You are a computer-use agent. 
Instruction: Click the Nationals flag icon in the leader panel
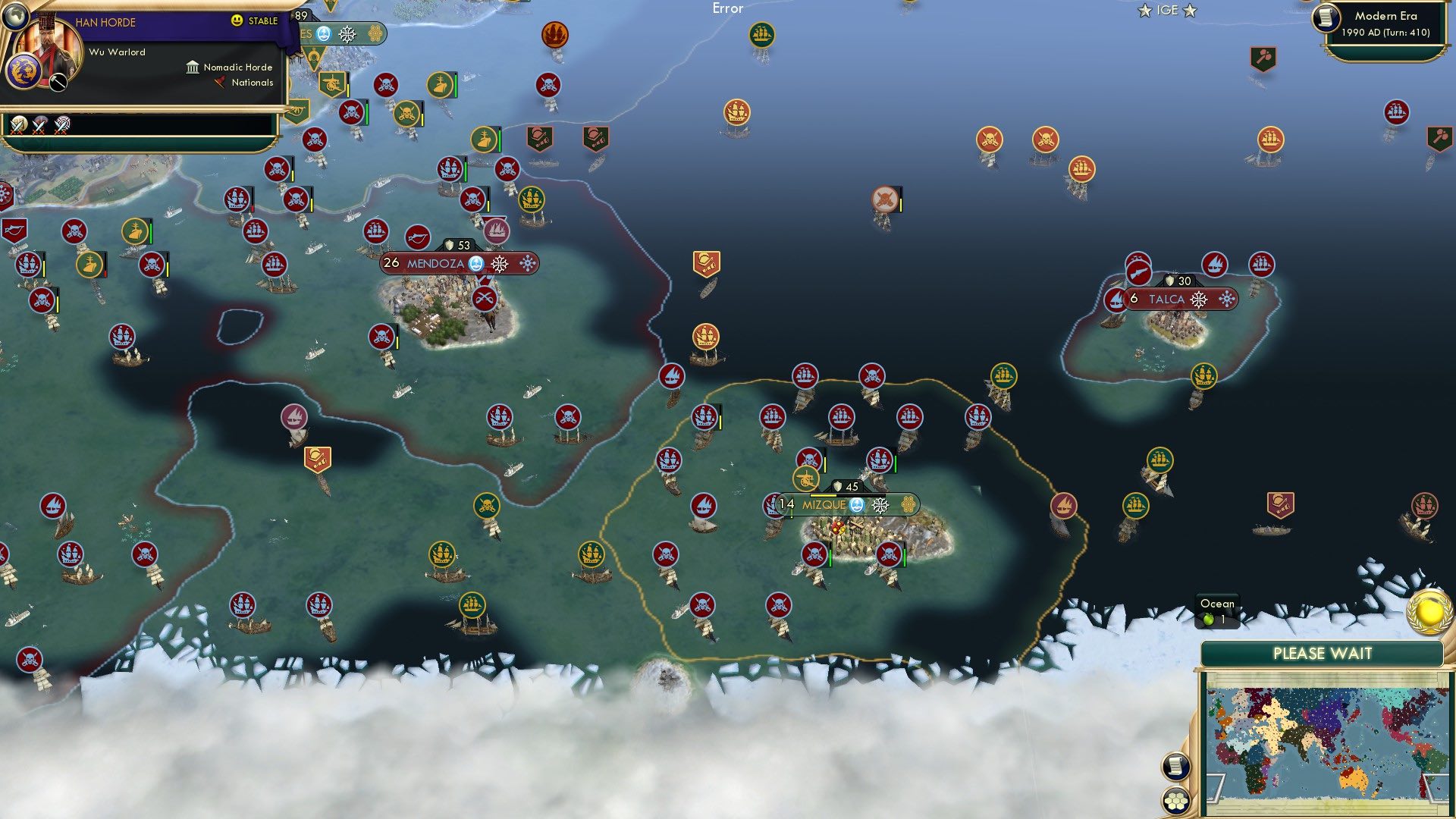pos(219,83)
